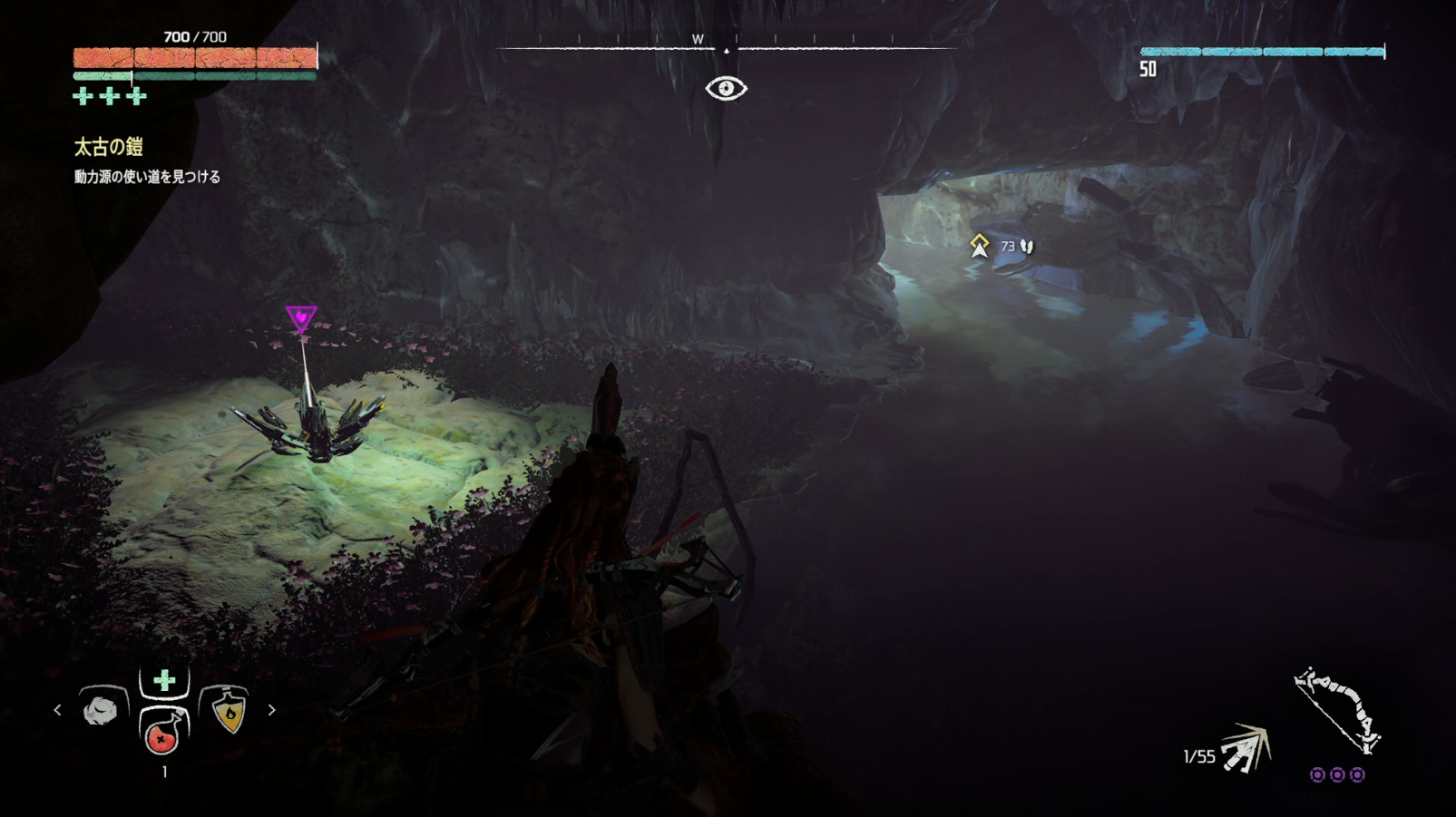
Task: Select the equipped bow weapon icon
Action: point(1337,711)
